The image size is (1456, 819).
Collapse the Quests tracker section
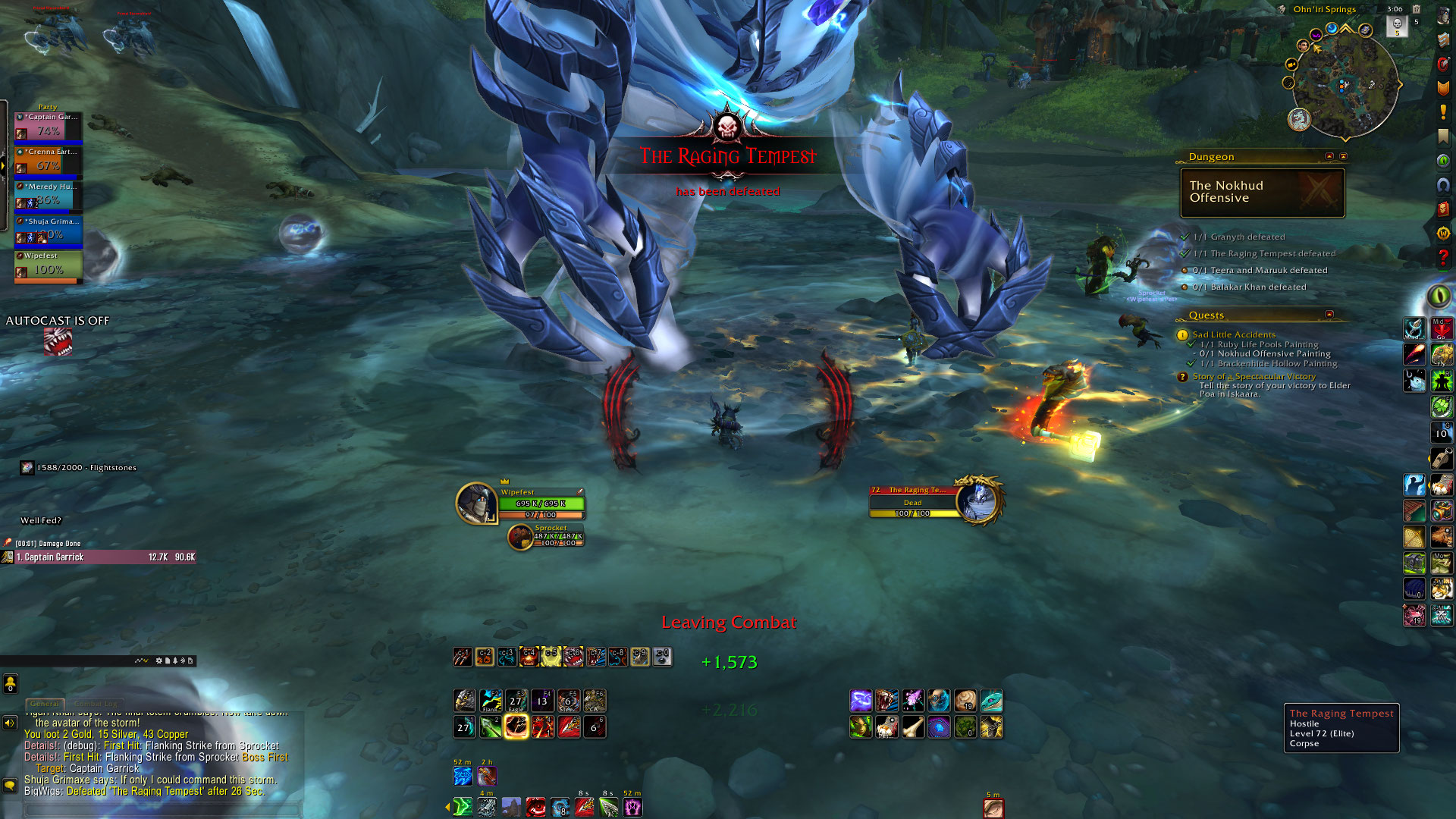point(1329,314)
